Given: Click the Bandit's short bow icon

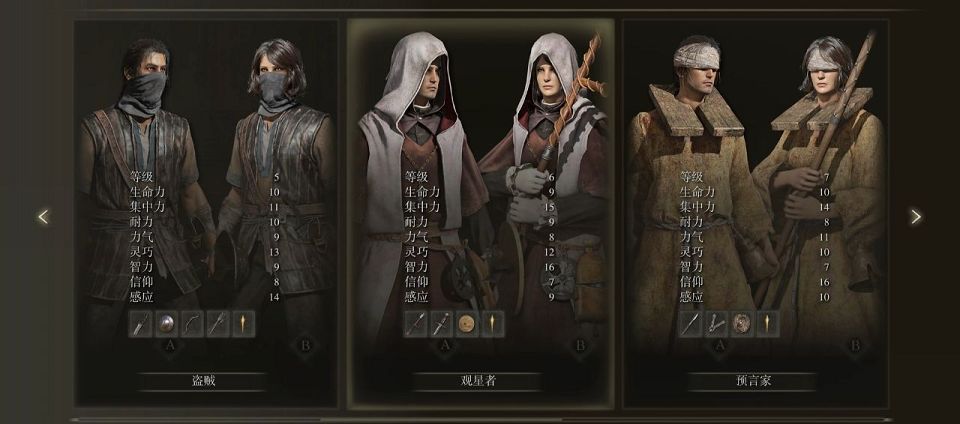Looking at the screenshot, I should [x=192, y=323].
